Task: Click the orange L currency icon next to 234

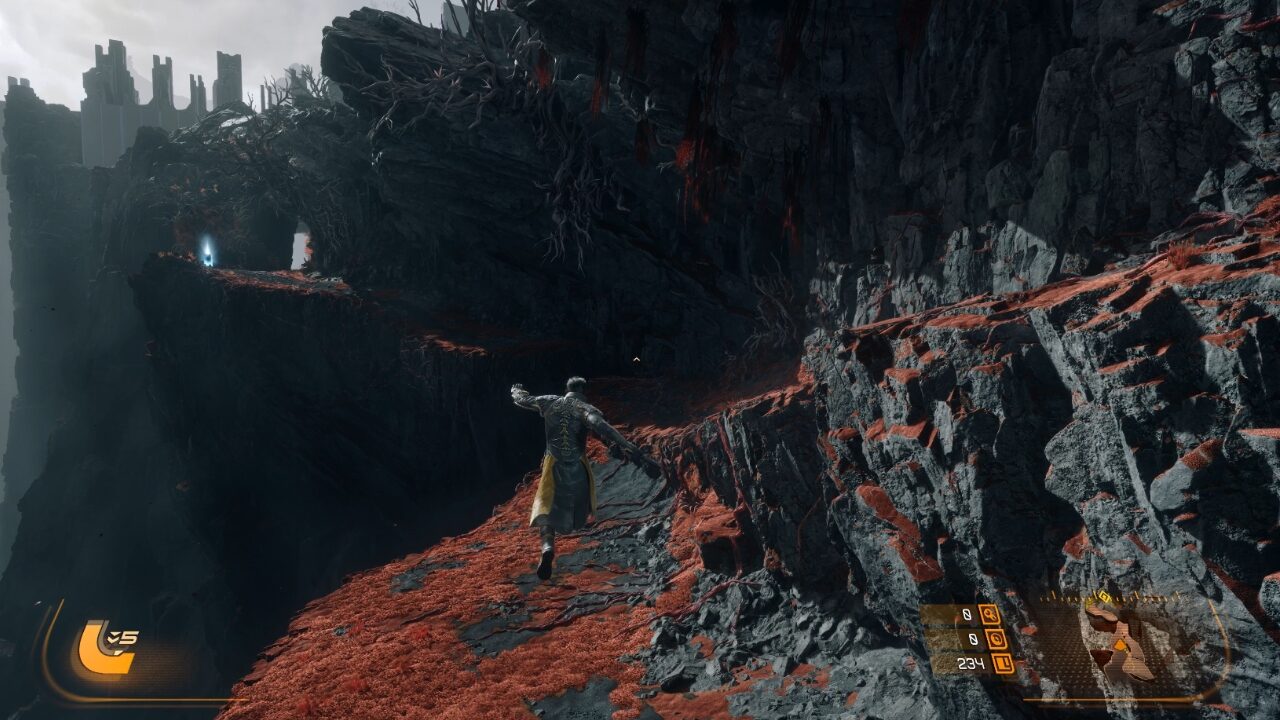Action: point(1002,663)
